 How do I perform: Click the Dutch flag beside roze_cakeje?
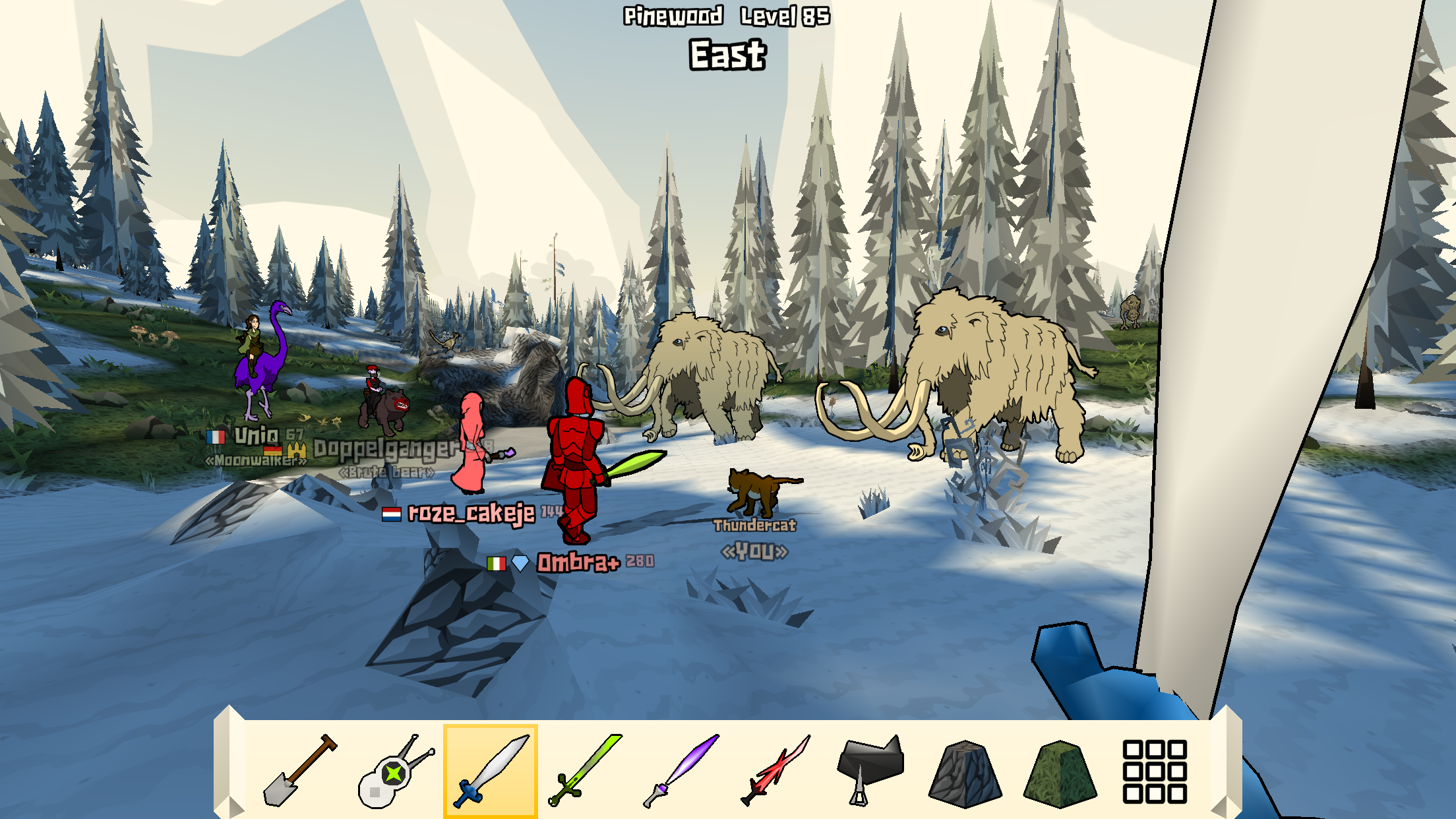392,514
